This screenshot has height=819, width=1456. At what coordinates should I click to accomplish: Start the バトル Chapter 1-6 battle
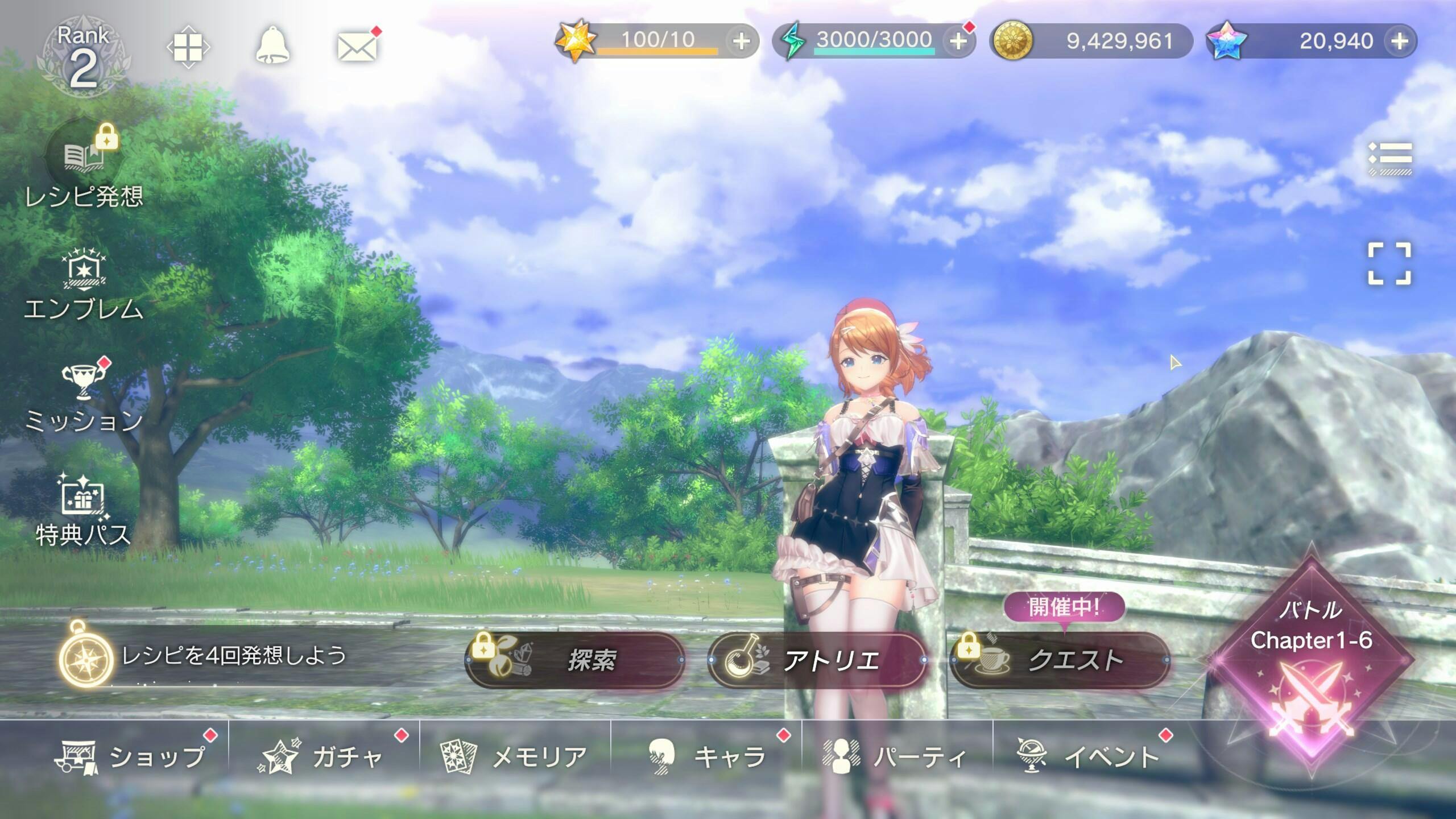click(1311, 660)
